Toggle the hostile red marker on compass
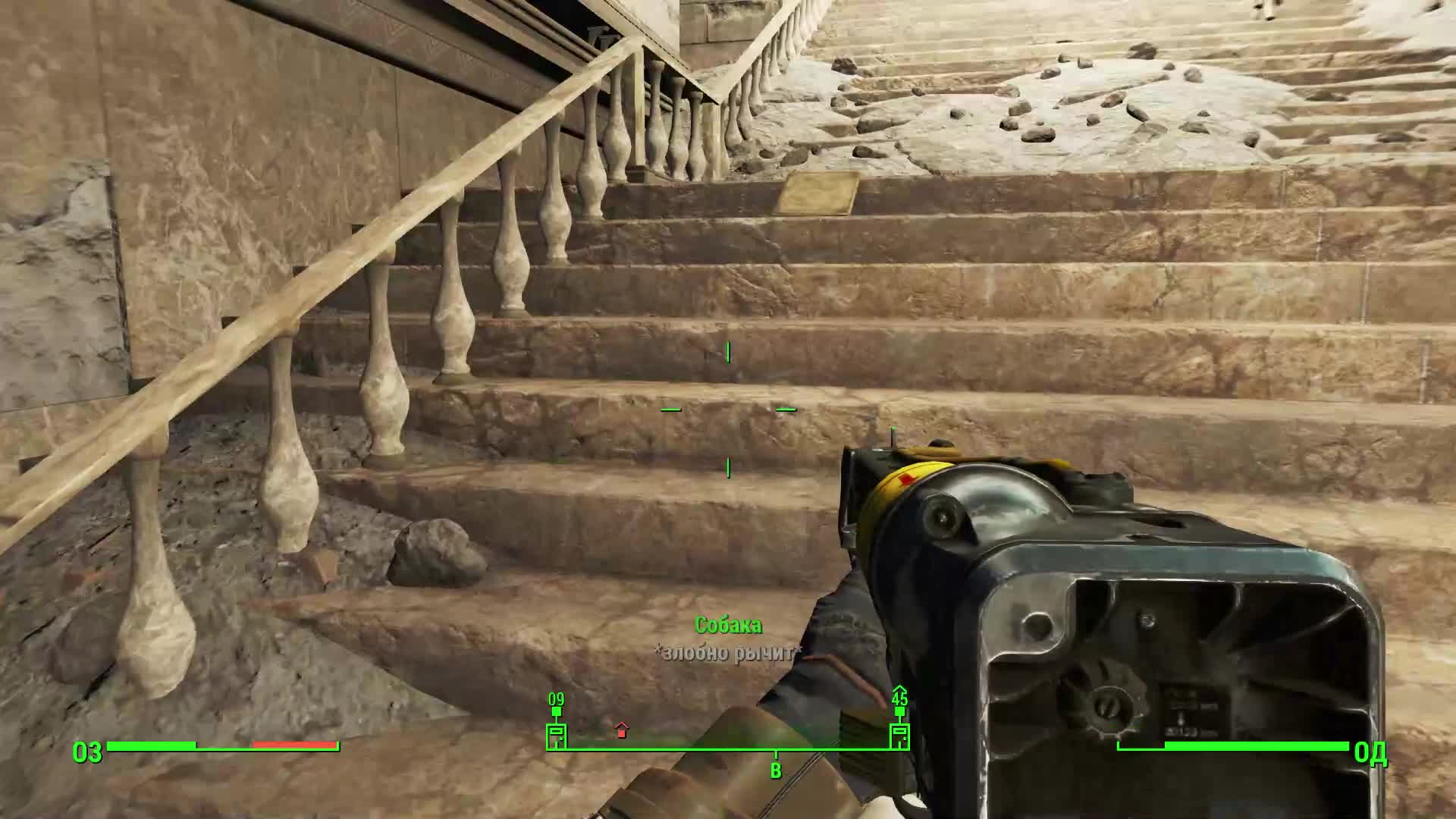The height and width of the screenshot is (819, 1456). 621,732
